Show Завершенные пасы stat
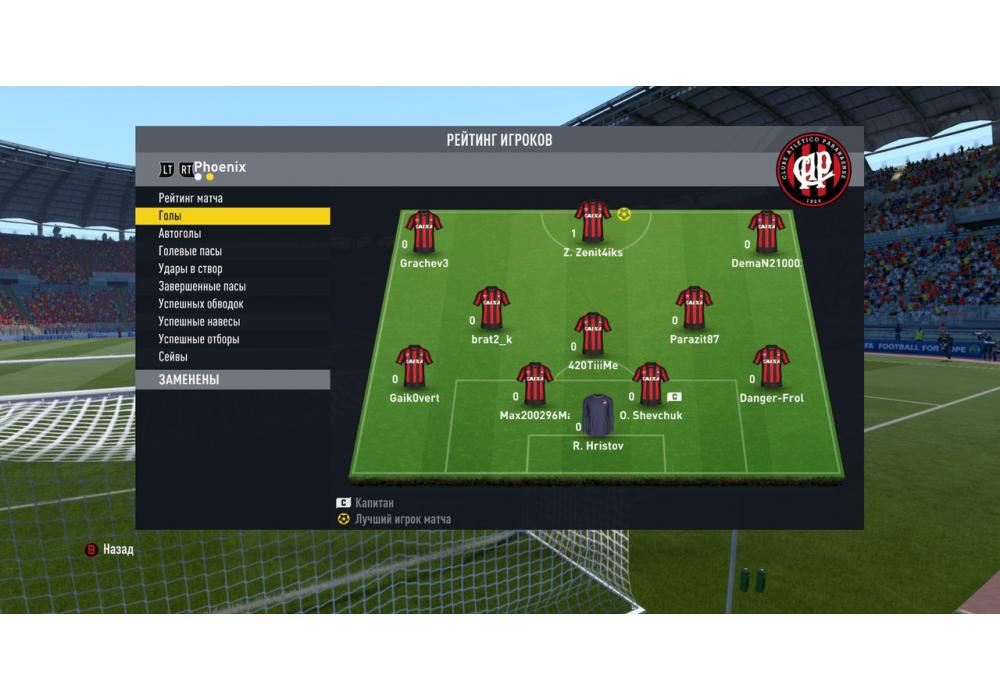The width and height of the screenshot is (1000, 700). click(x=201, y=286)
